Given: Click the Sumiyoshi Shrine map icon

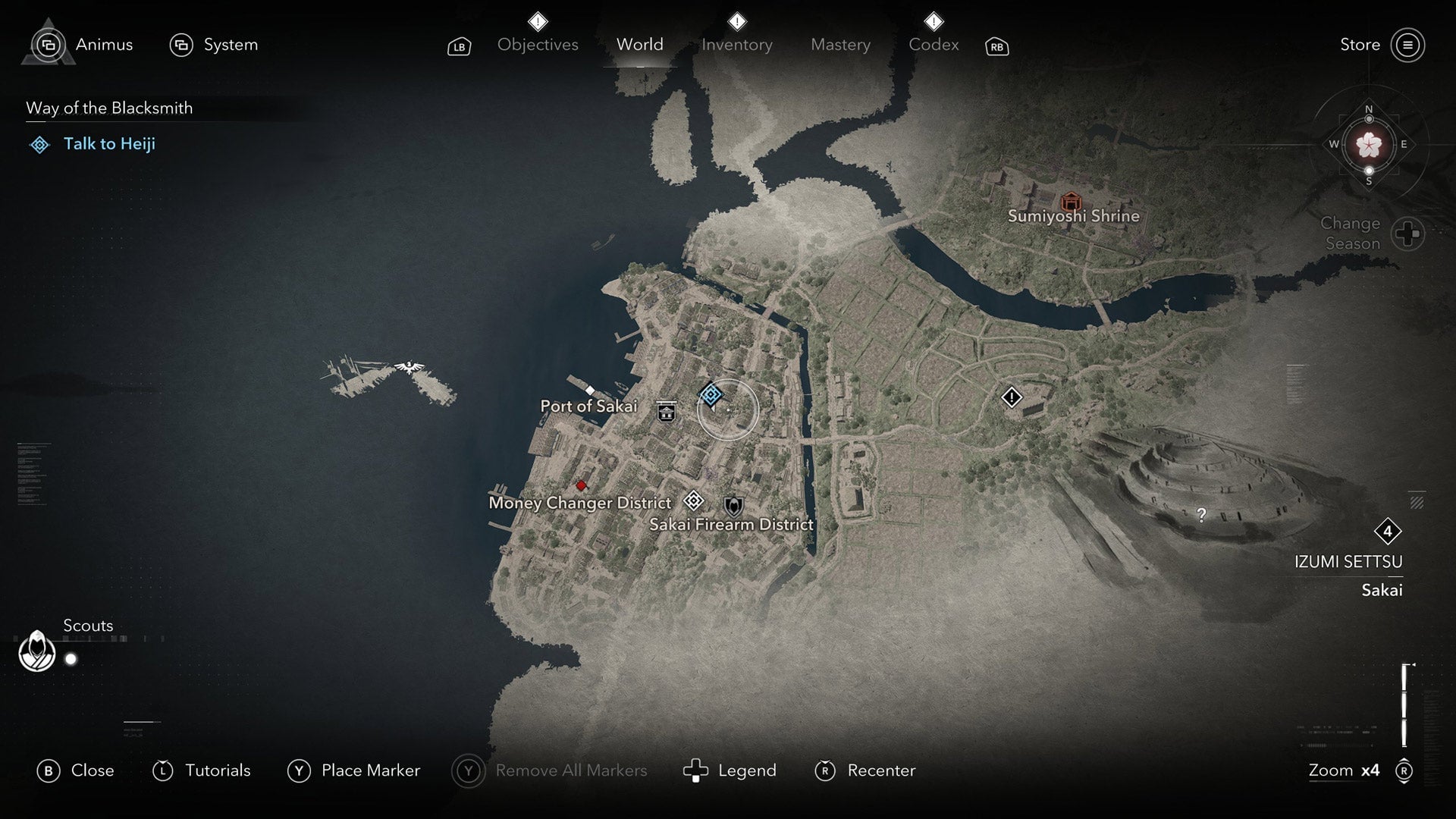Looking at the screenshot, I should coord(1072,202).
